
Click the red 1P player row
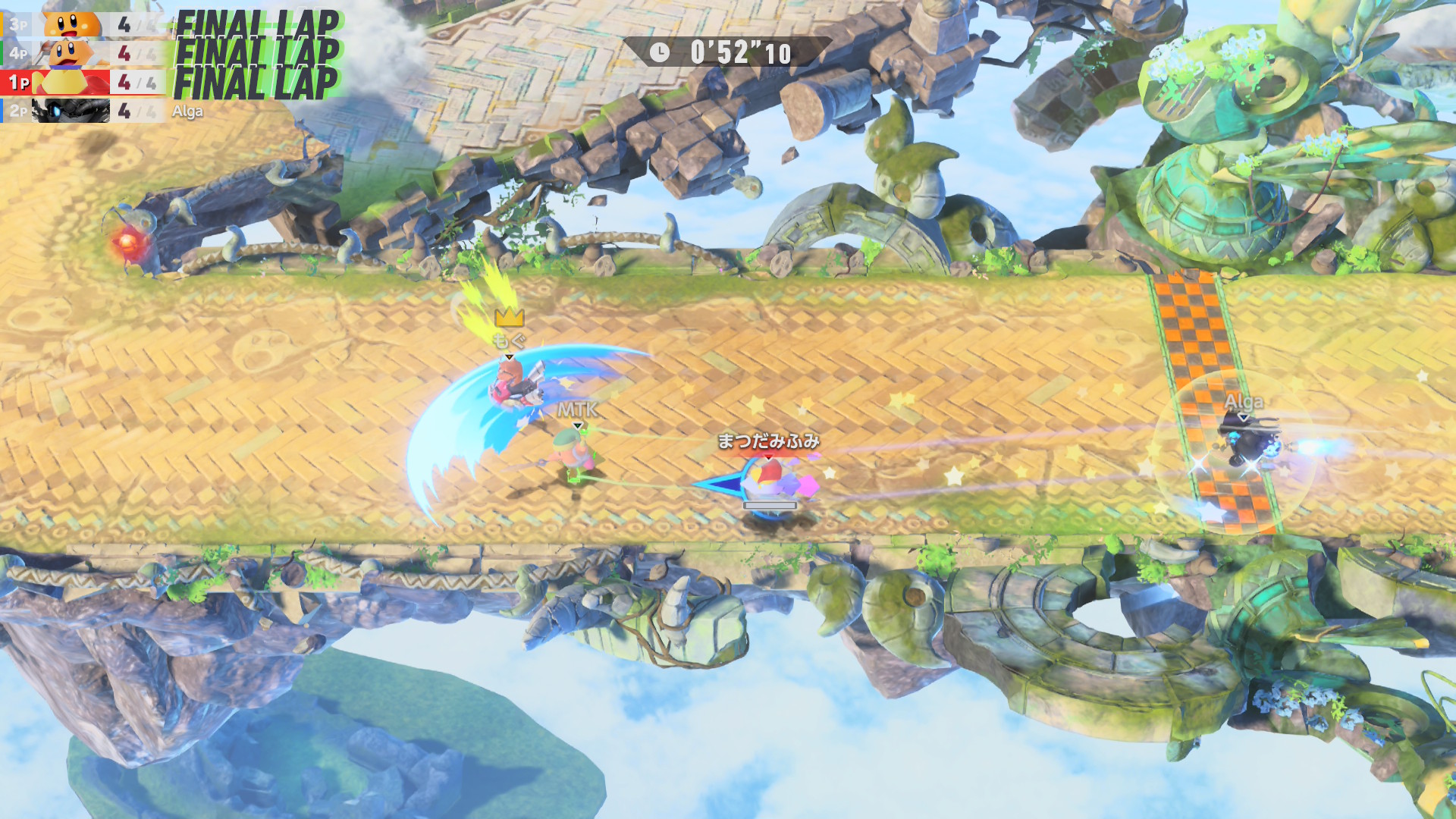(82, 82)
